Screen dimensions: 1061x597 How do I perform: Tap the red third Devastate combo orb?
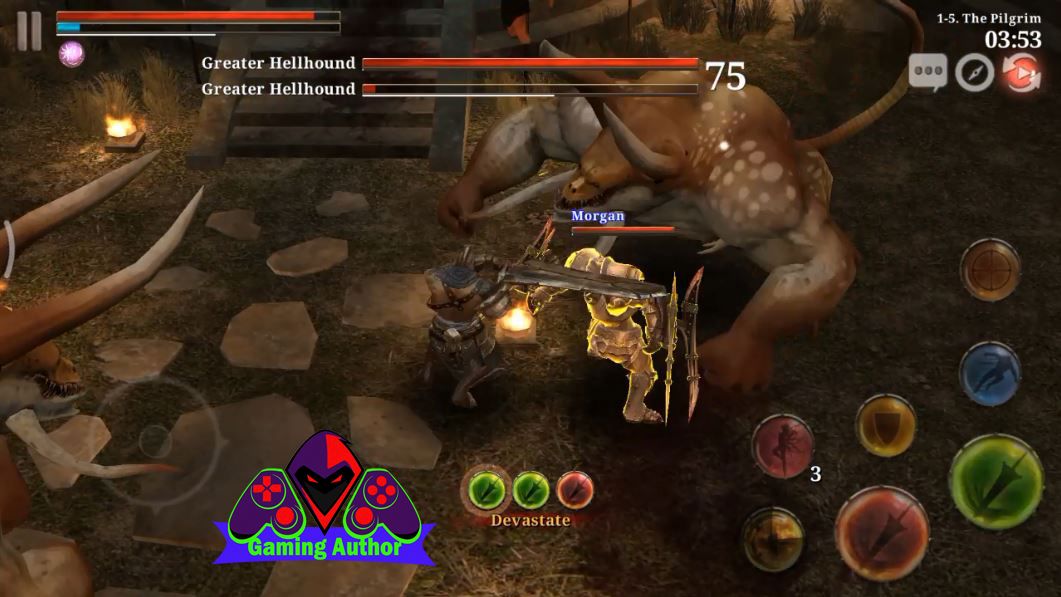(575, 490)
